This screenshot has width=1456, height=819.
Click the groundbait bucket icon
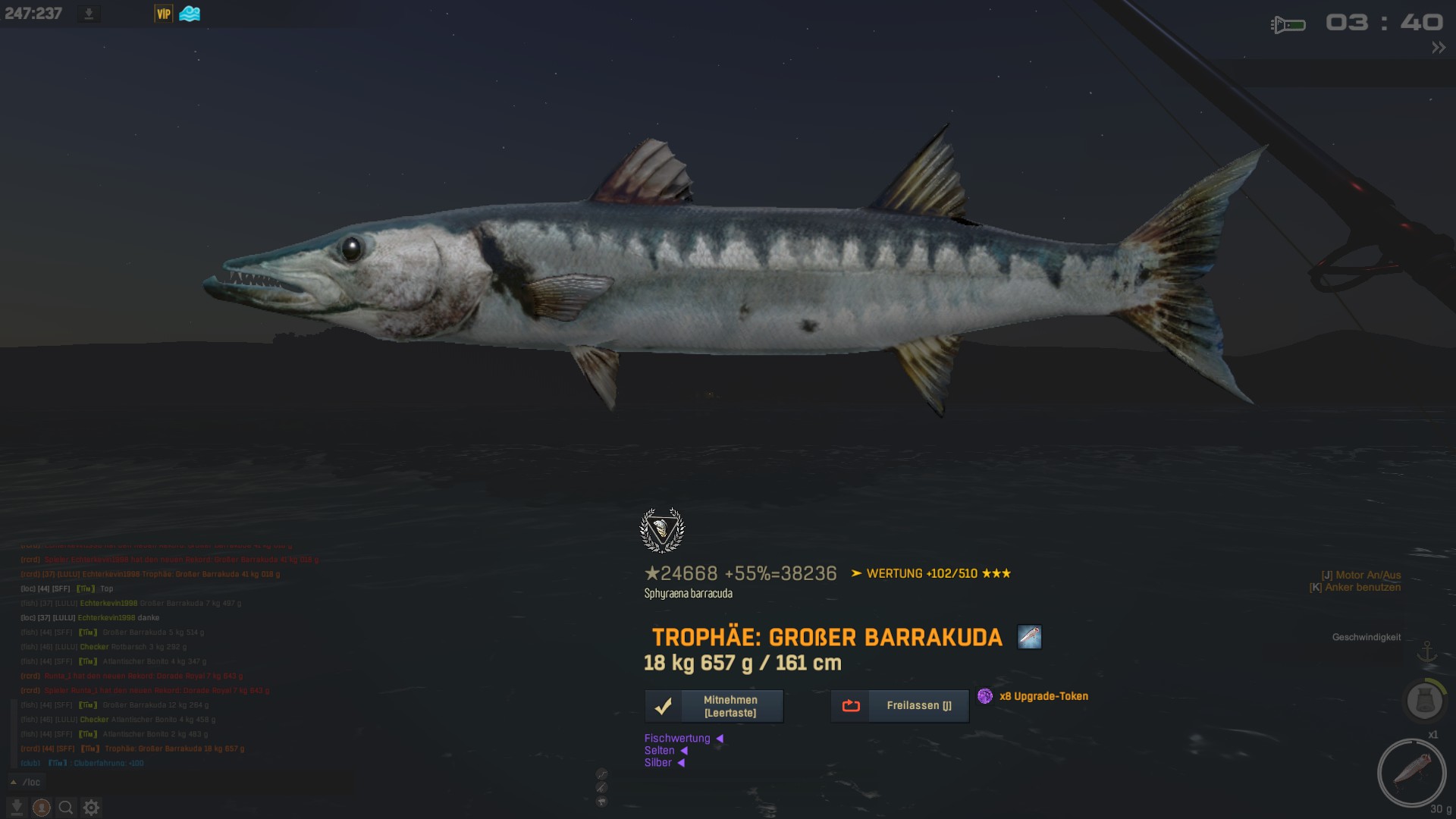click(x=1424, y=701)
